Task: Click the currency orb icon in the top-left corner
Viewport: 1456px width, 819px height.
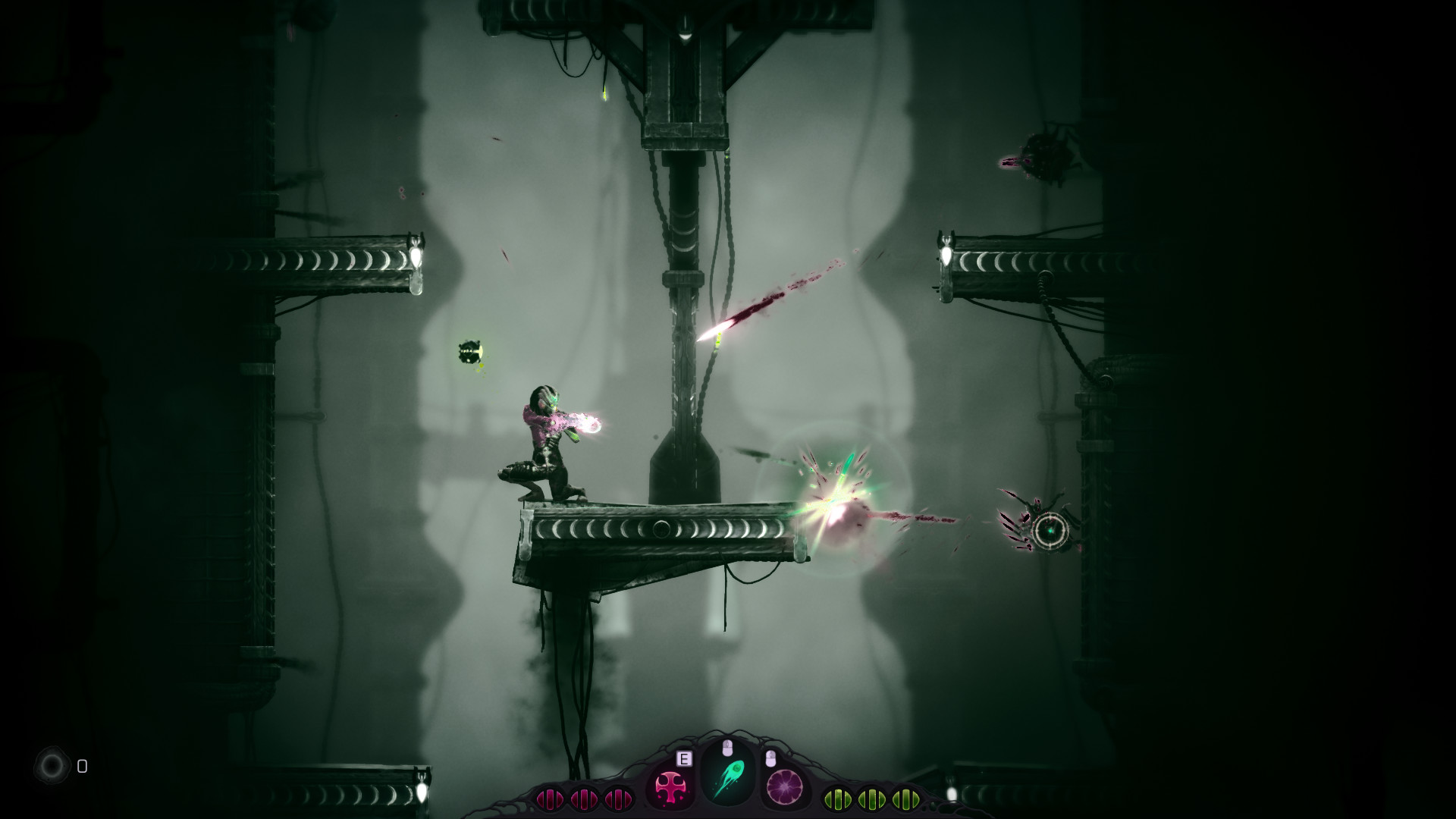Action: click(52, 767)
